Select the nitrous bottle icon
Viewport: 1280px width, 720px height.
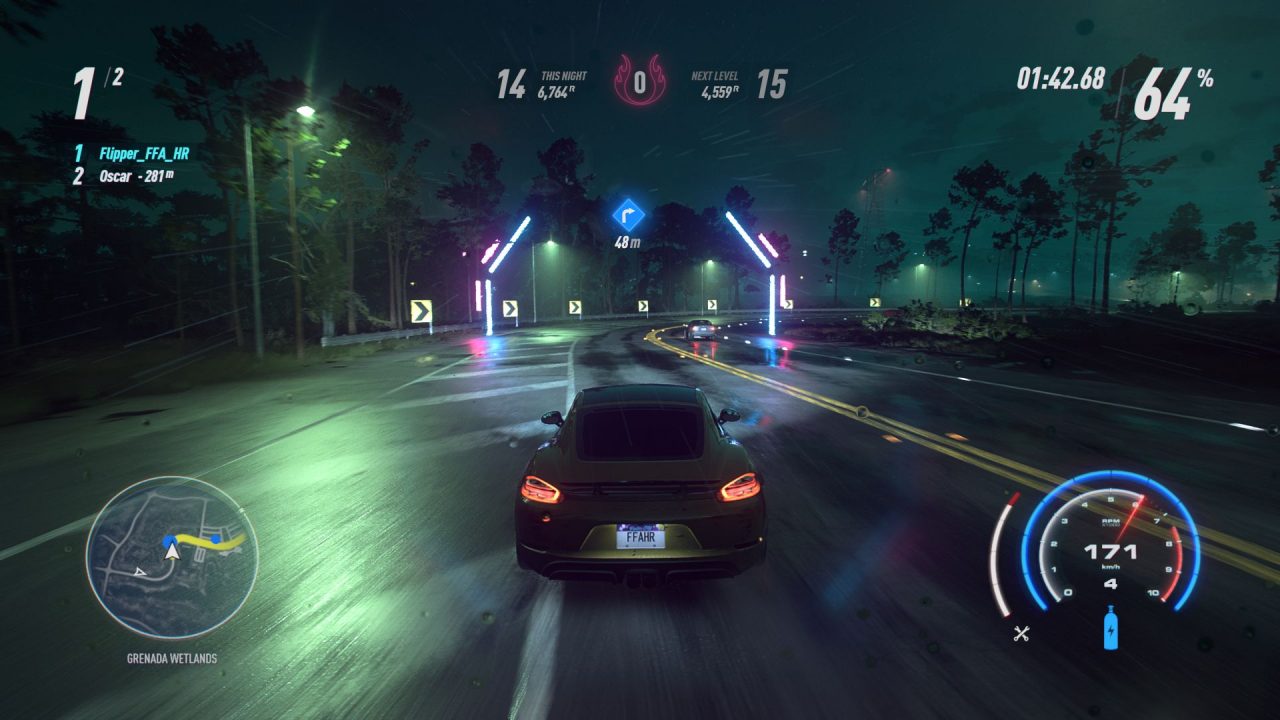[1111, 632]
